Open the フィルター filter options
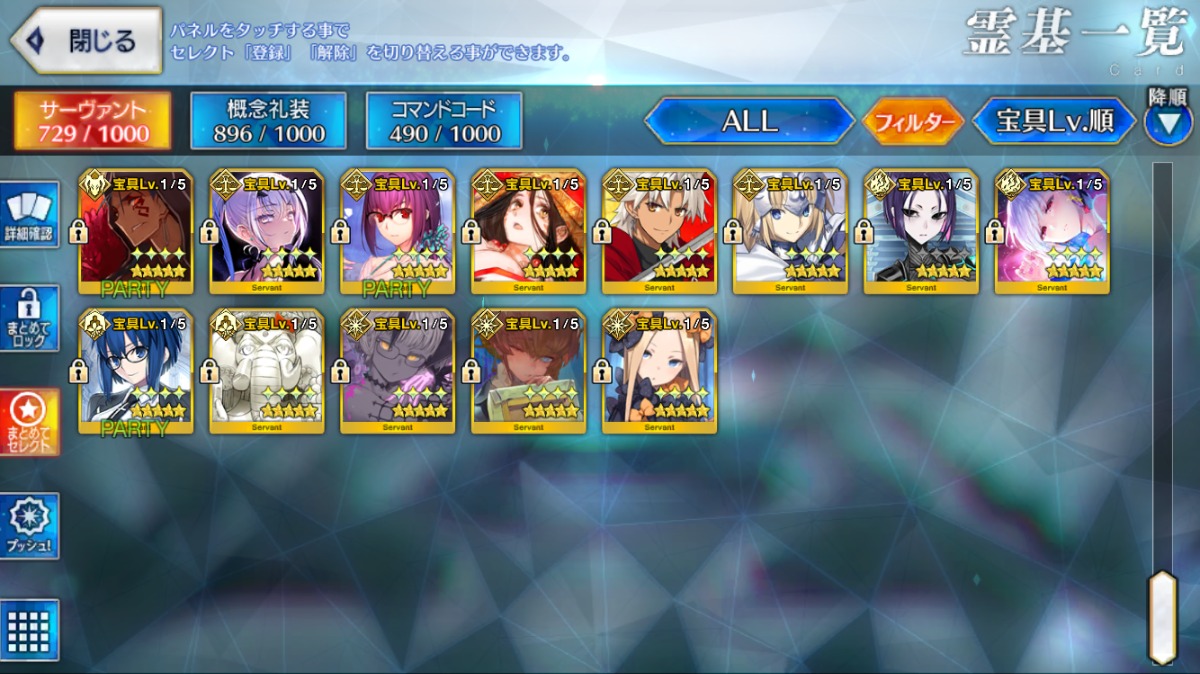This screenshot has height=674, width=1200. 912,122
